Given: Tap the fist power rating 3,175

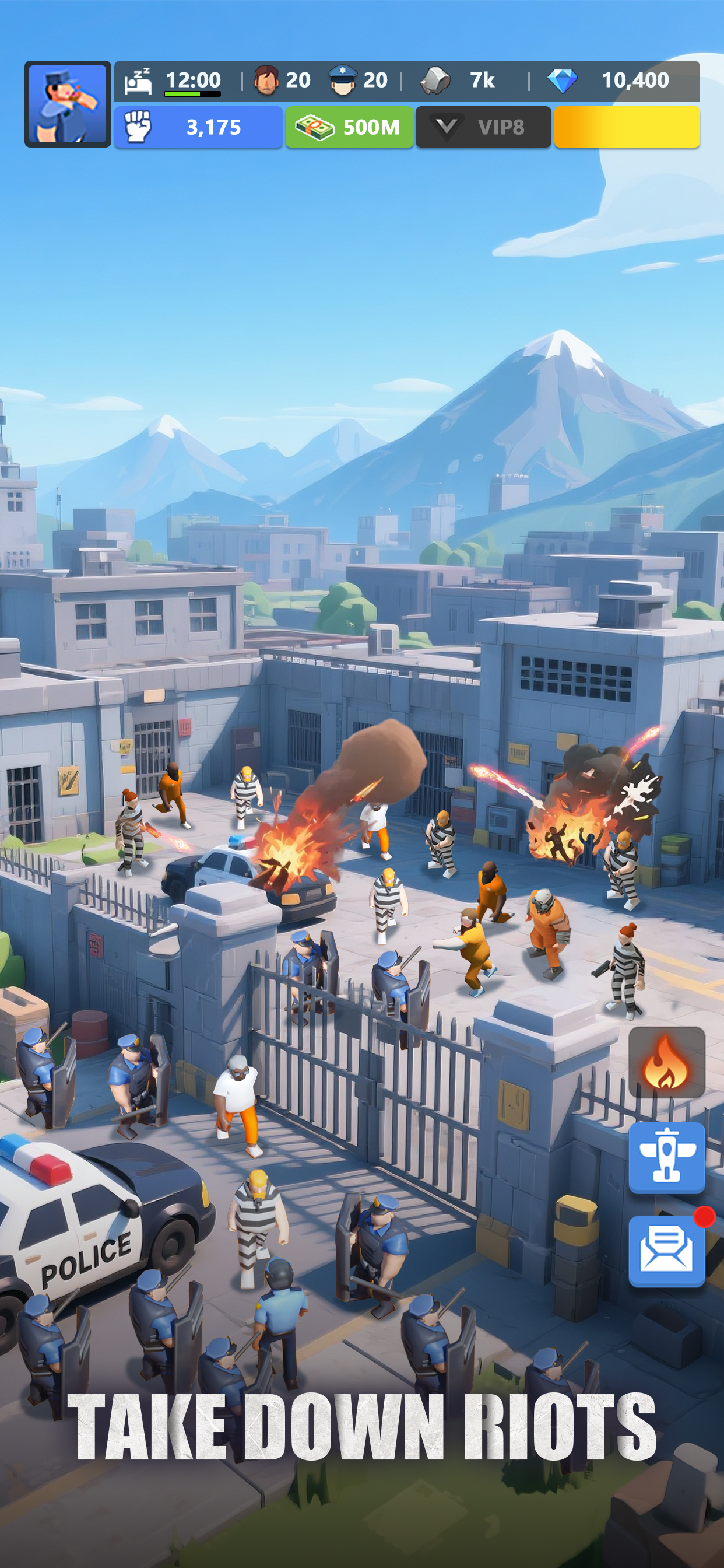Looking at the screenshot, I should click(x=198, y=127).
